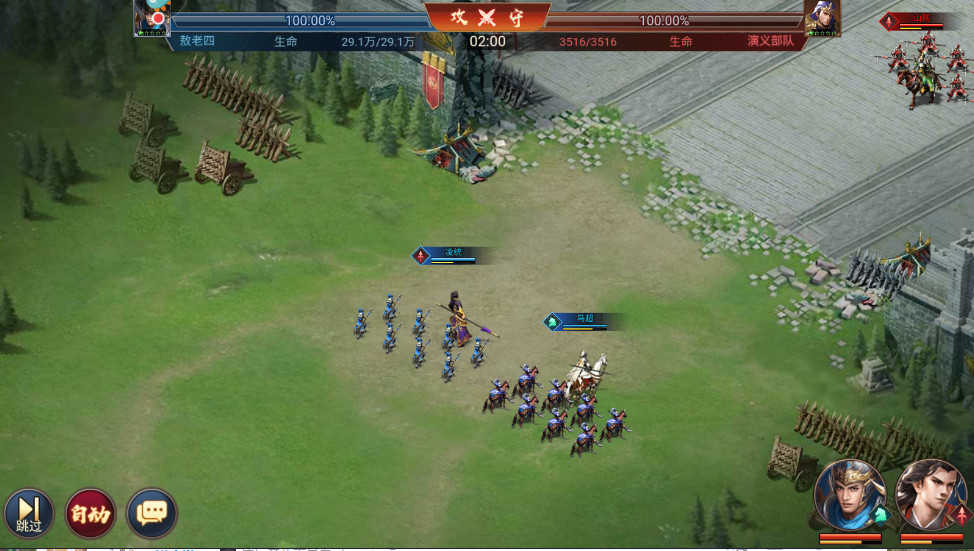This screenshot has height=551, width=974.
Task: Skip the battle with the 跳过 button
Action: 29,513
